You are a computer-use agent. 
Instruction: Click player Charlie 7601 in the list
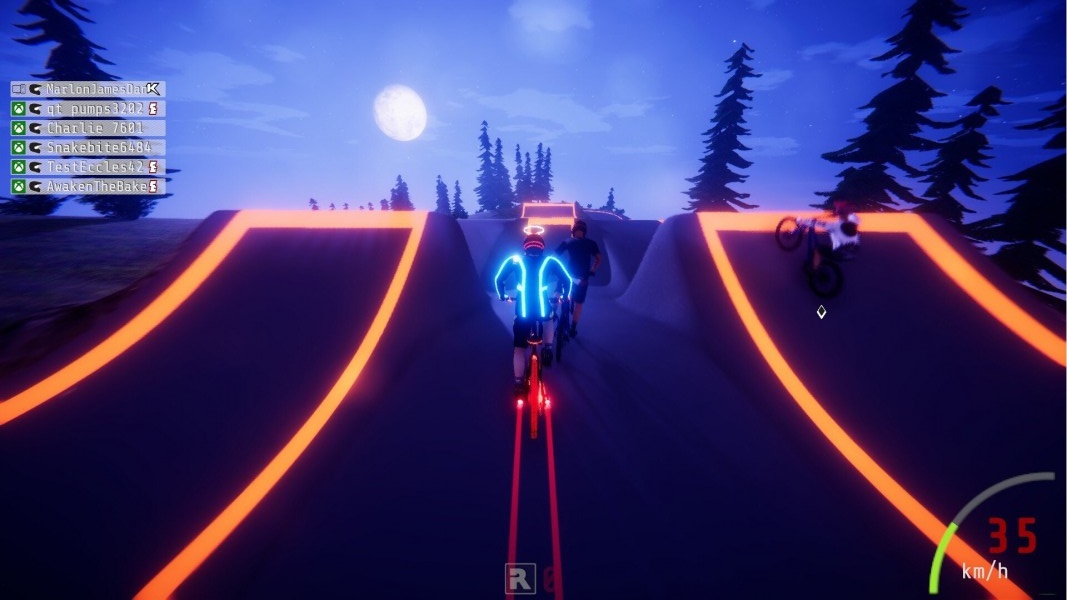pos(88,128)
